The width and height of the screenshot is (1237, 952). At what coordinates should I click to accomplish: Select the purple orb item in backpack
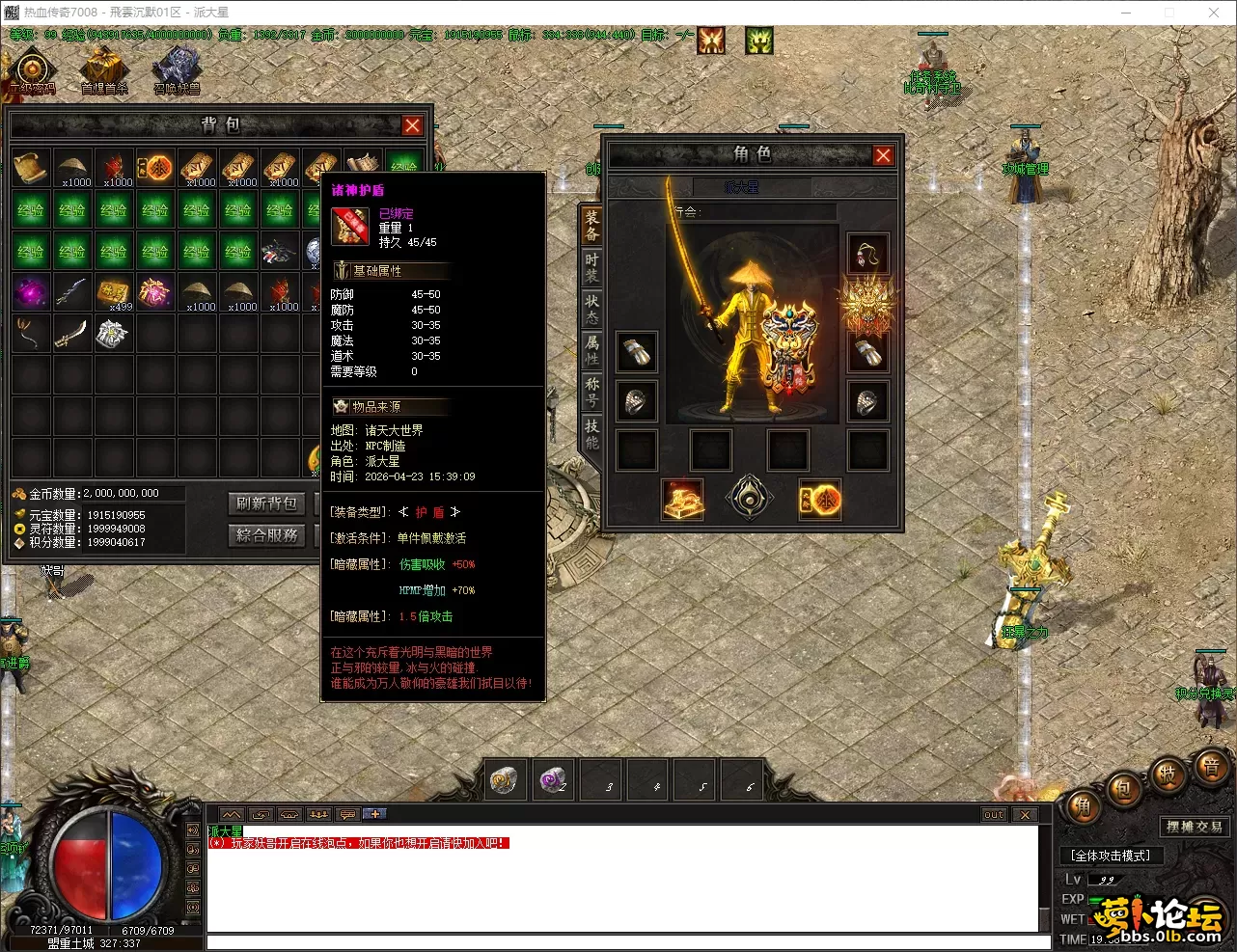pyautogui.click(x=31, y=292)
